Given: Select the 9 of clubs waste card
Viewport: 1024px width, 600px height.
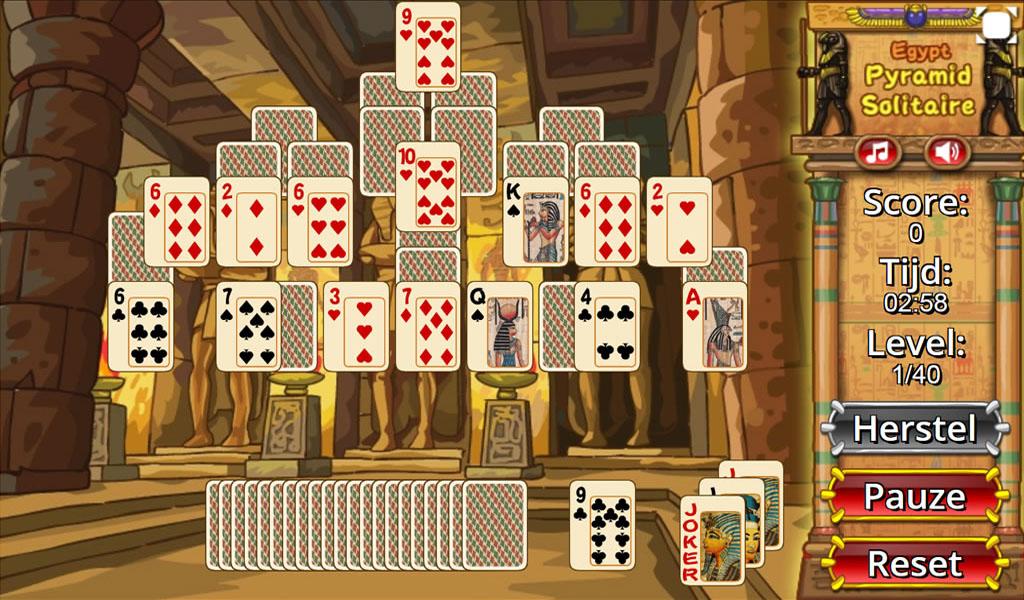Looking at the screenshot, I should (602, 525).
